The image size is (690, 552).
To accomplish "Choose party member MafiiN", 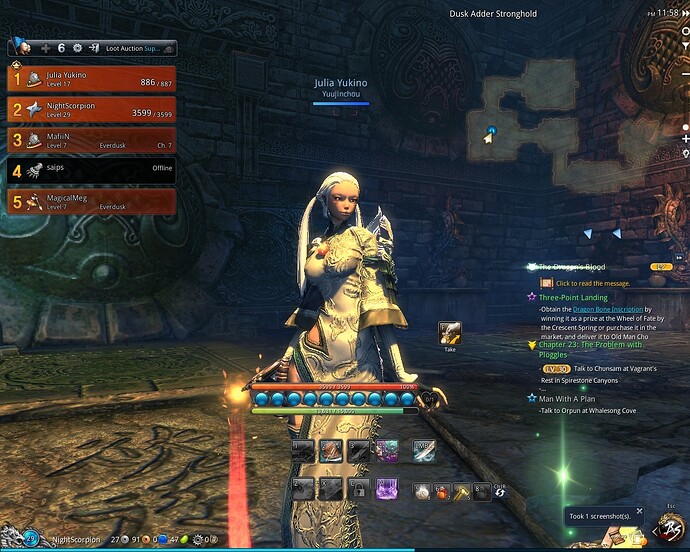I will click(92, 141).
